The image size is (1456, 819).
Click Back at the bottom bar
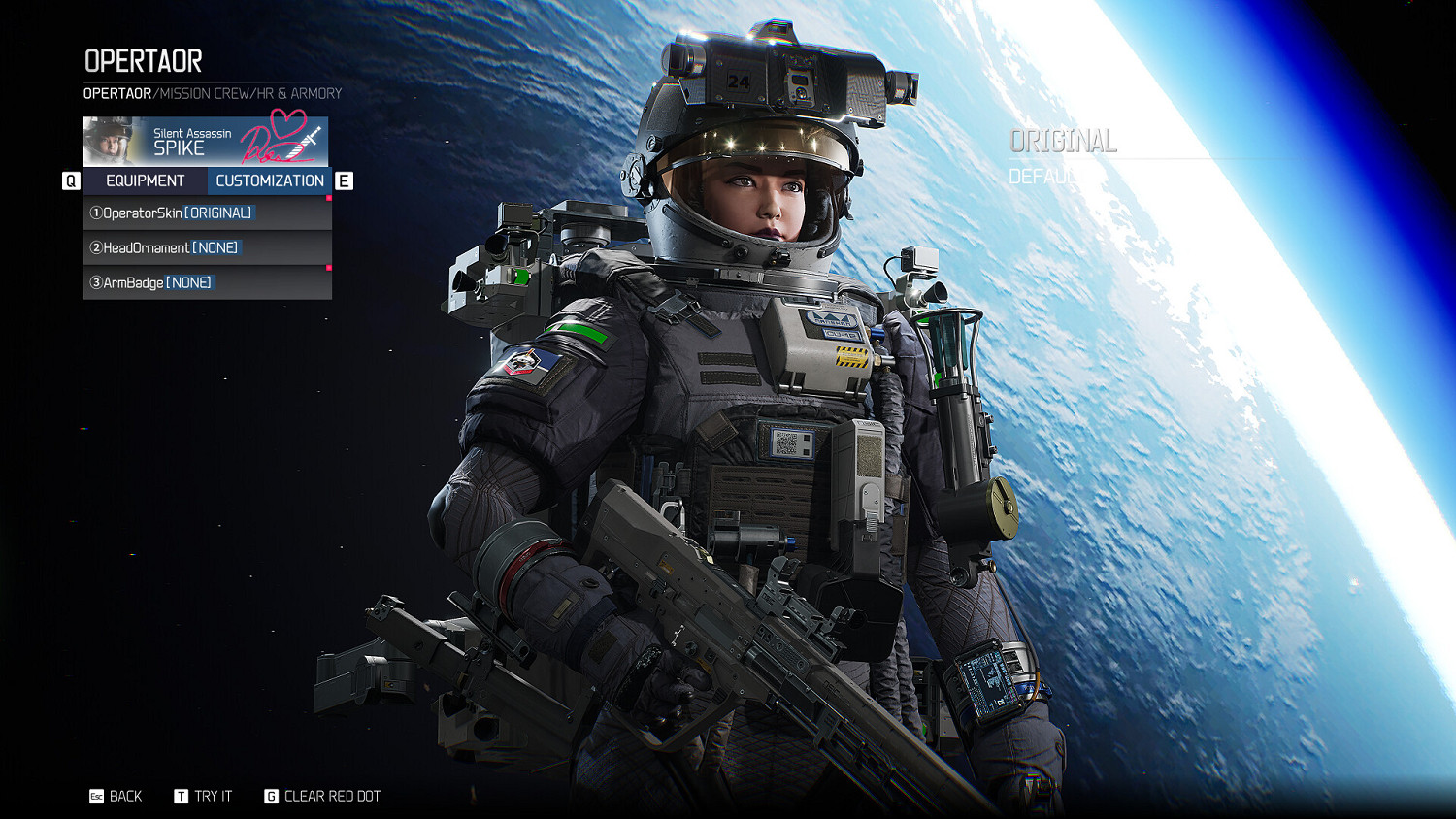[x=124, y=796]
